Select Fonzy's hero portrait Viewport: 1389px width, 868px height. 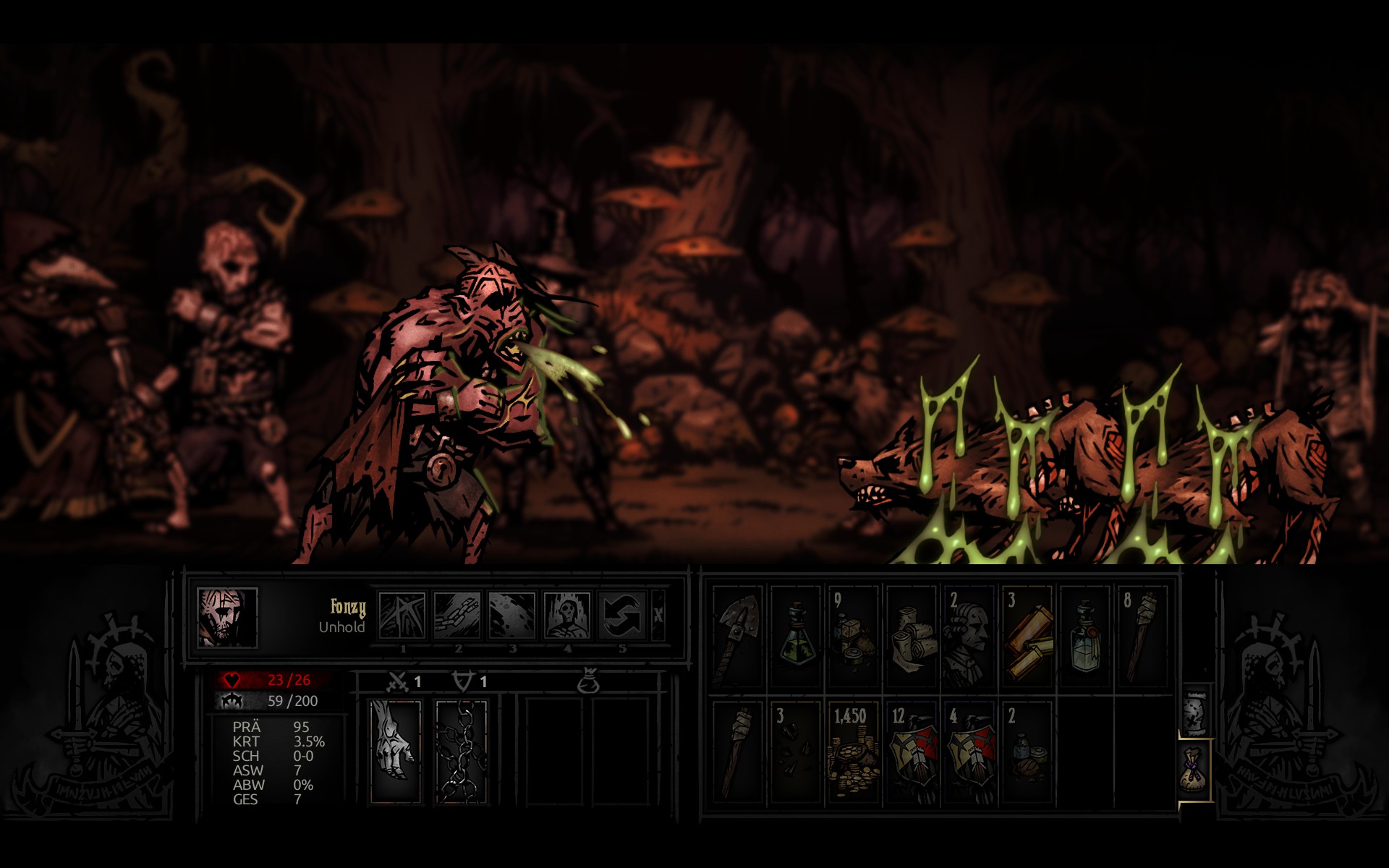tap(227, 617)
